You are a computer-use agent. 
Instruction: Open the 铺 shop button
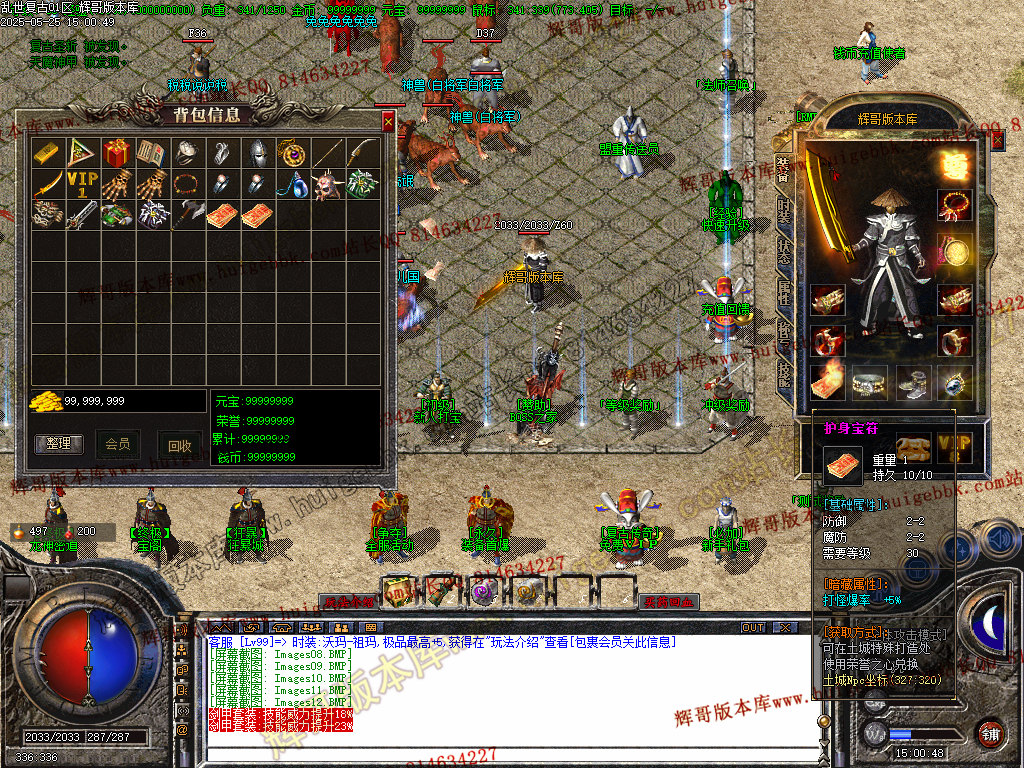(991, 732)
